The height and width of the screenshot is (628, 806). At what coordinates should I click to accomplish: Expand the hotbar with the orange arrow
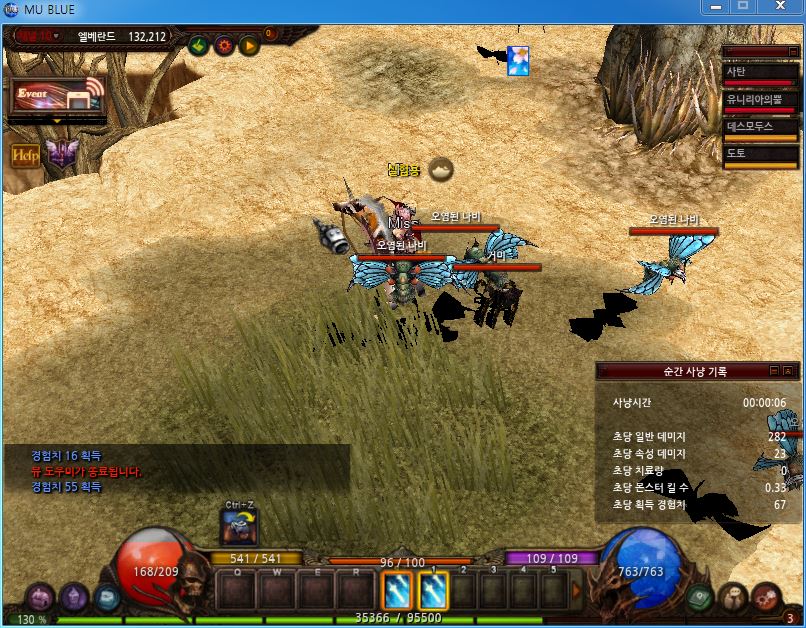[576, 590]
